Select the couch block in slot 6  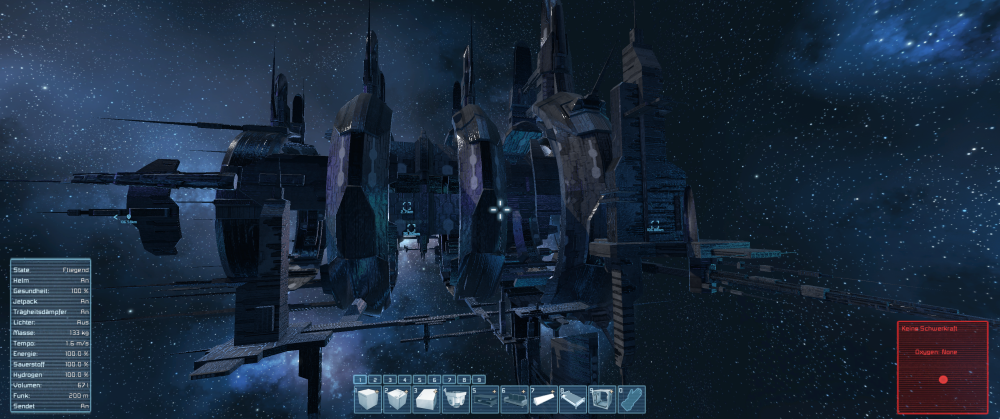pyautogui.click(x=514, y=400)
